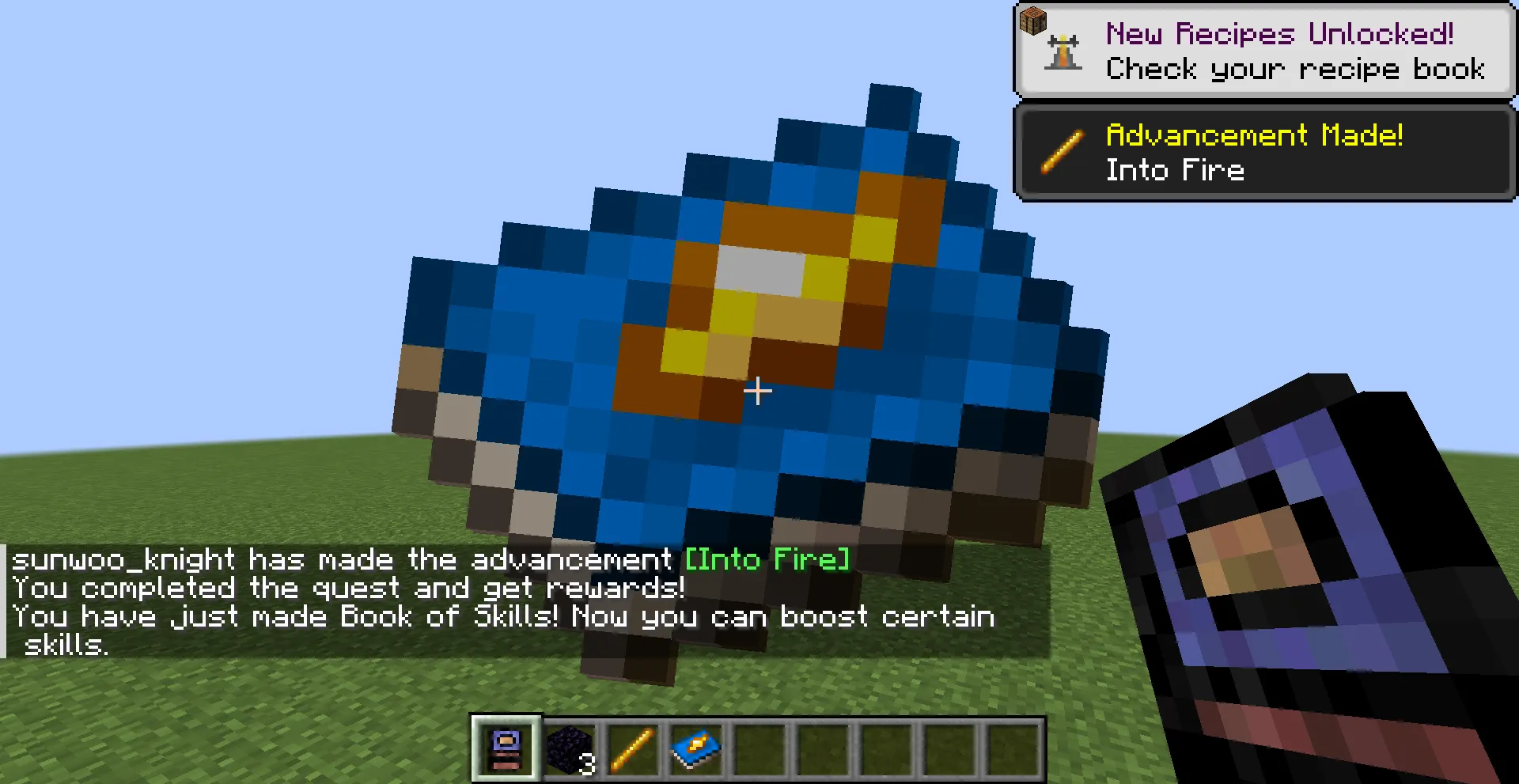Viewport: 1519px width, 784px height.
Task: Click the blaze rod icon on the advancement toast
Action: point(1062,152)
